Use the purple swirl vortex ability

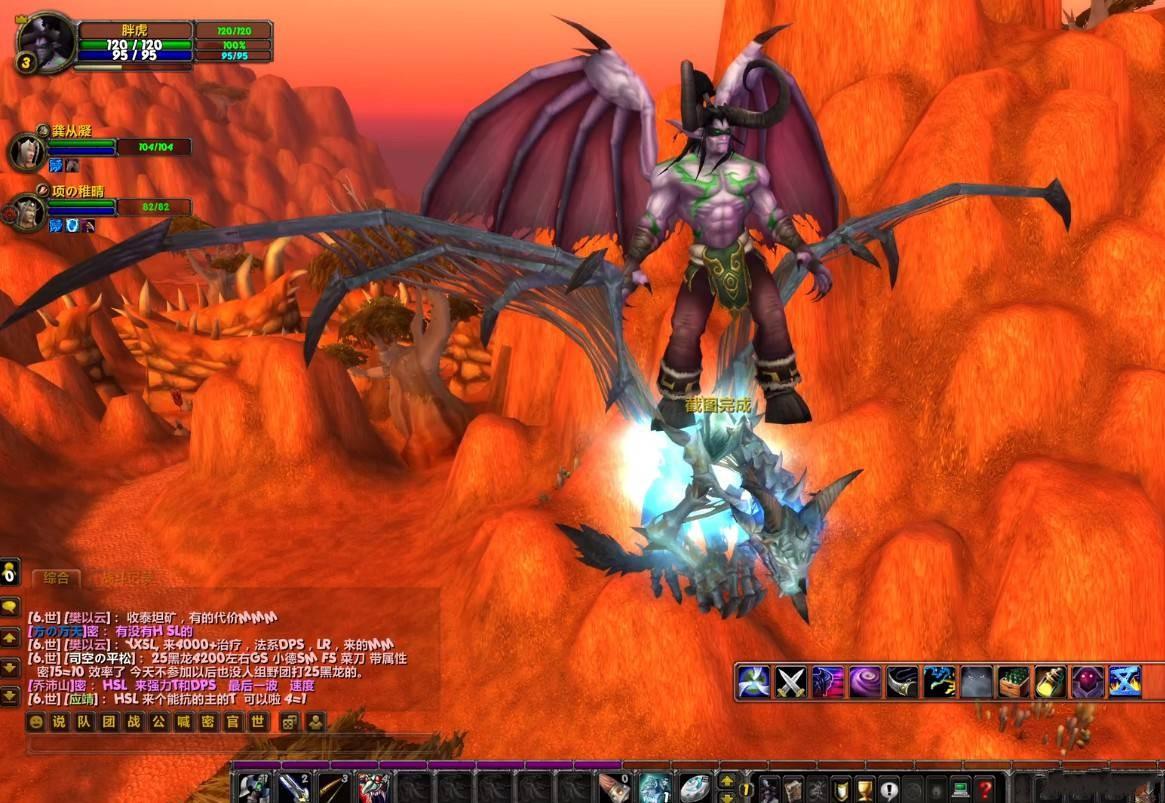click(865, 682)
